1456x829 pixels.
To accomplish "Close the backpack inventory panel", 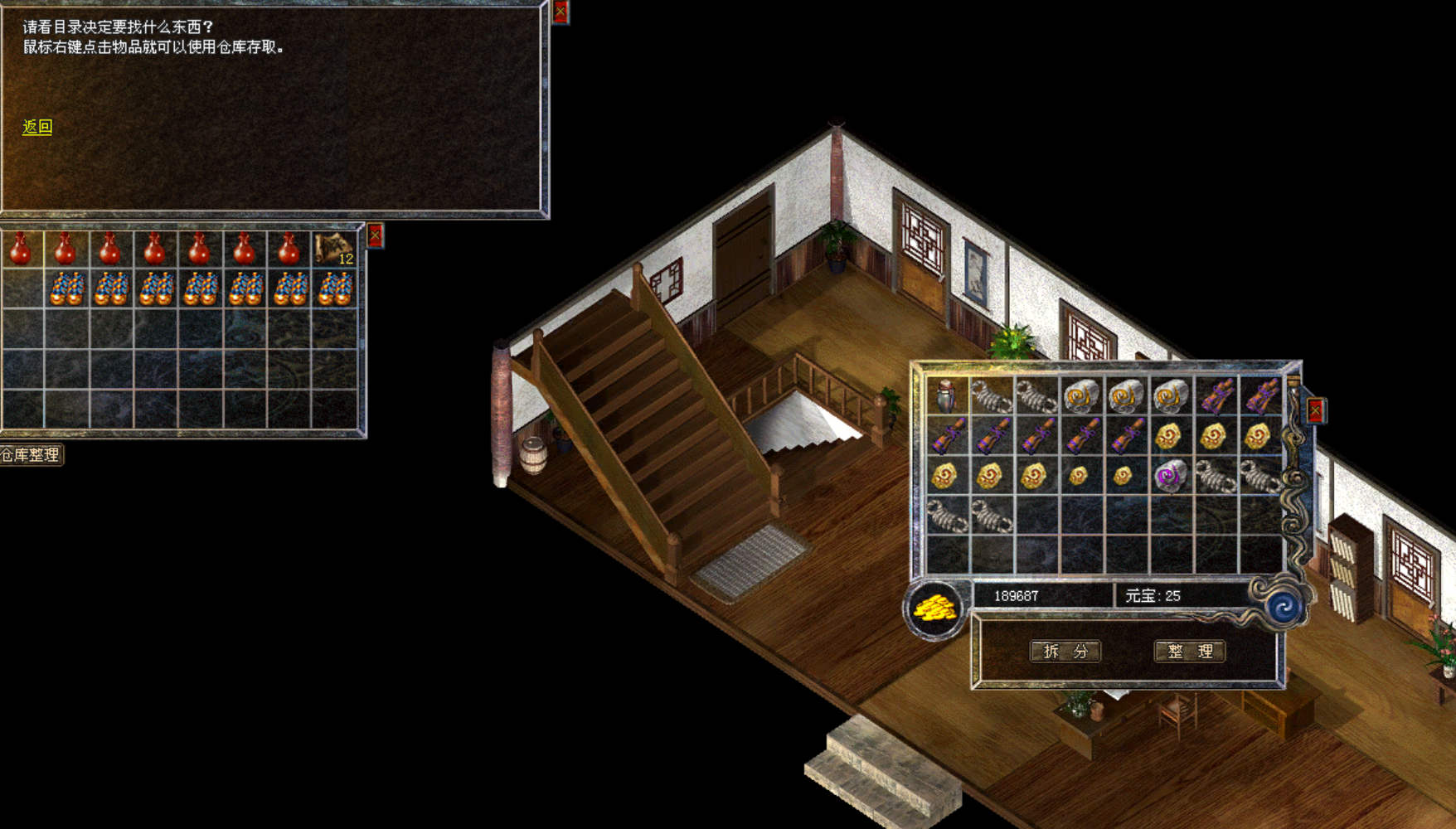I will click(1315, 410).
